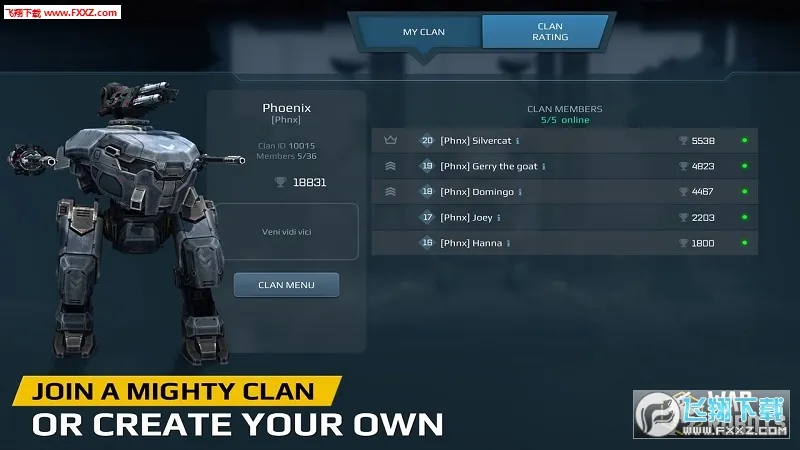Show info for Silvercat via info icon
Screen dimensions: 800x450
point(518,141)
